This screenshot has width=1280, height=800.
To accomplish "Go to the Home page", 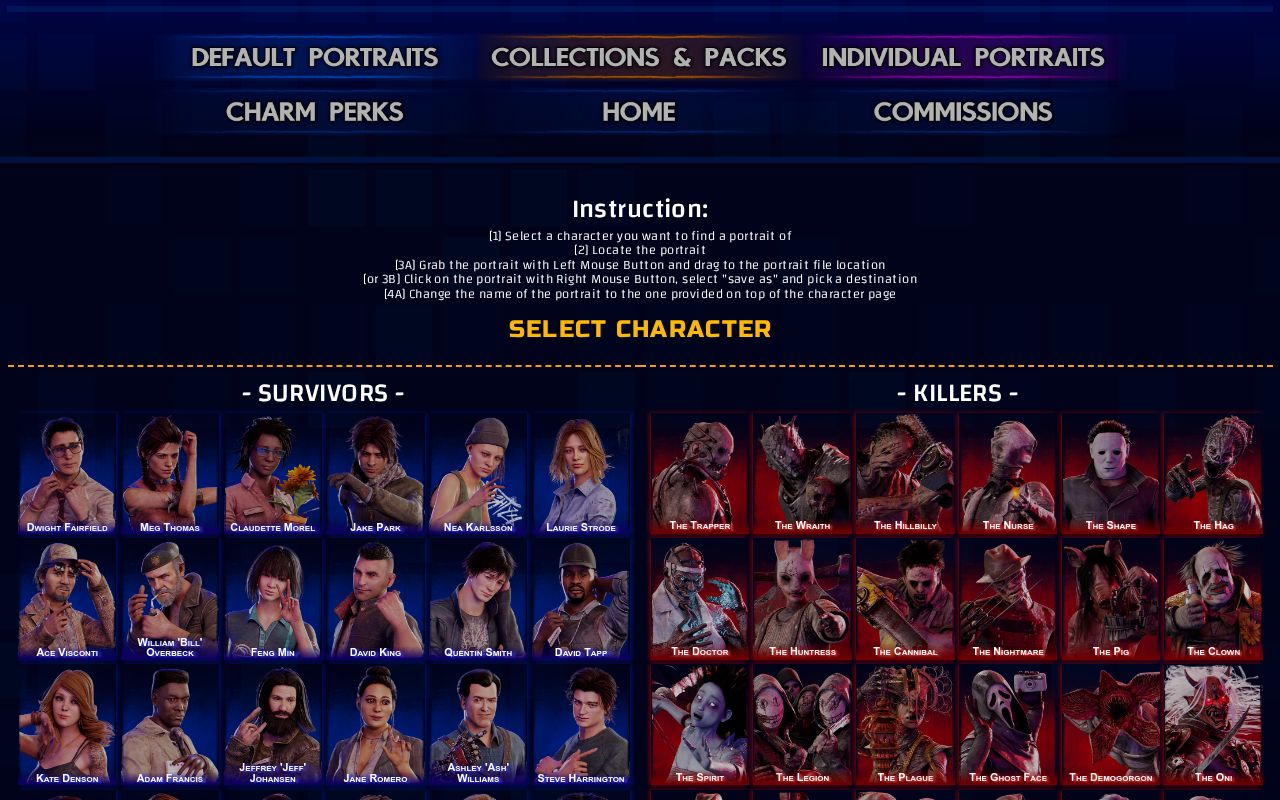I will [x=638, y=112].
